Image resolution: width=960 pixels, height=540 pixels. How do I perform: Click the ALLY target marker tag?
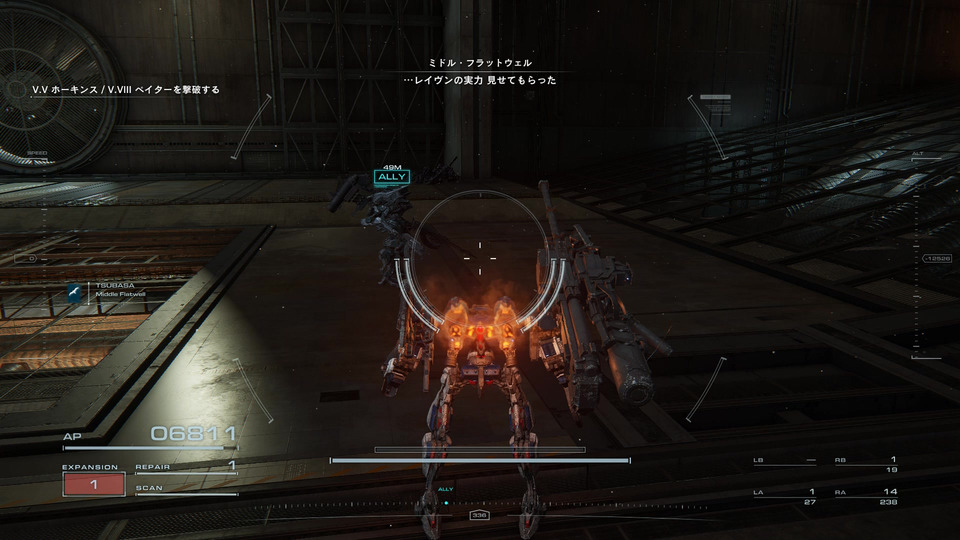coord(392,177)
